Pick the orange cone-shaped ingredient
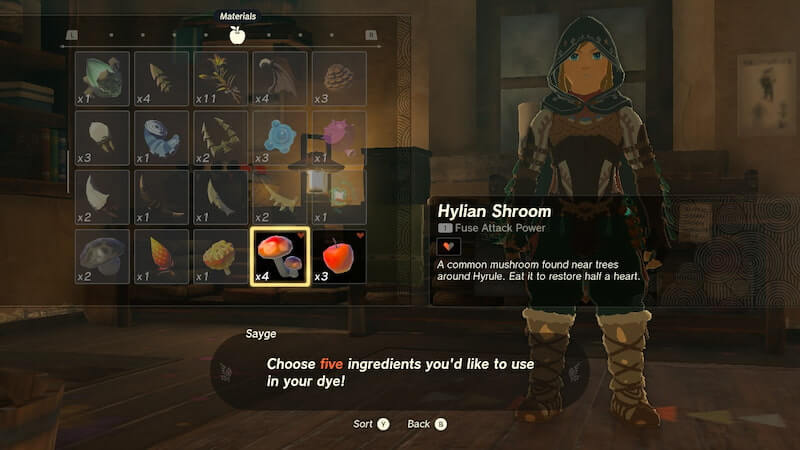This screenshot has width=800, height=450. pyautogui.click(x=161, y=256)
